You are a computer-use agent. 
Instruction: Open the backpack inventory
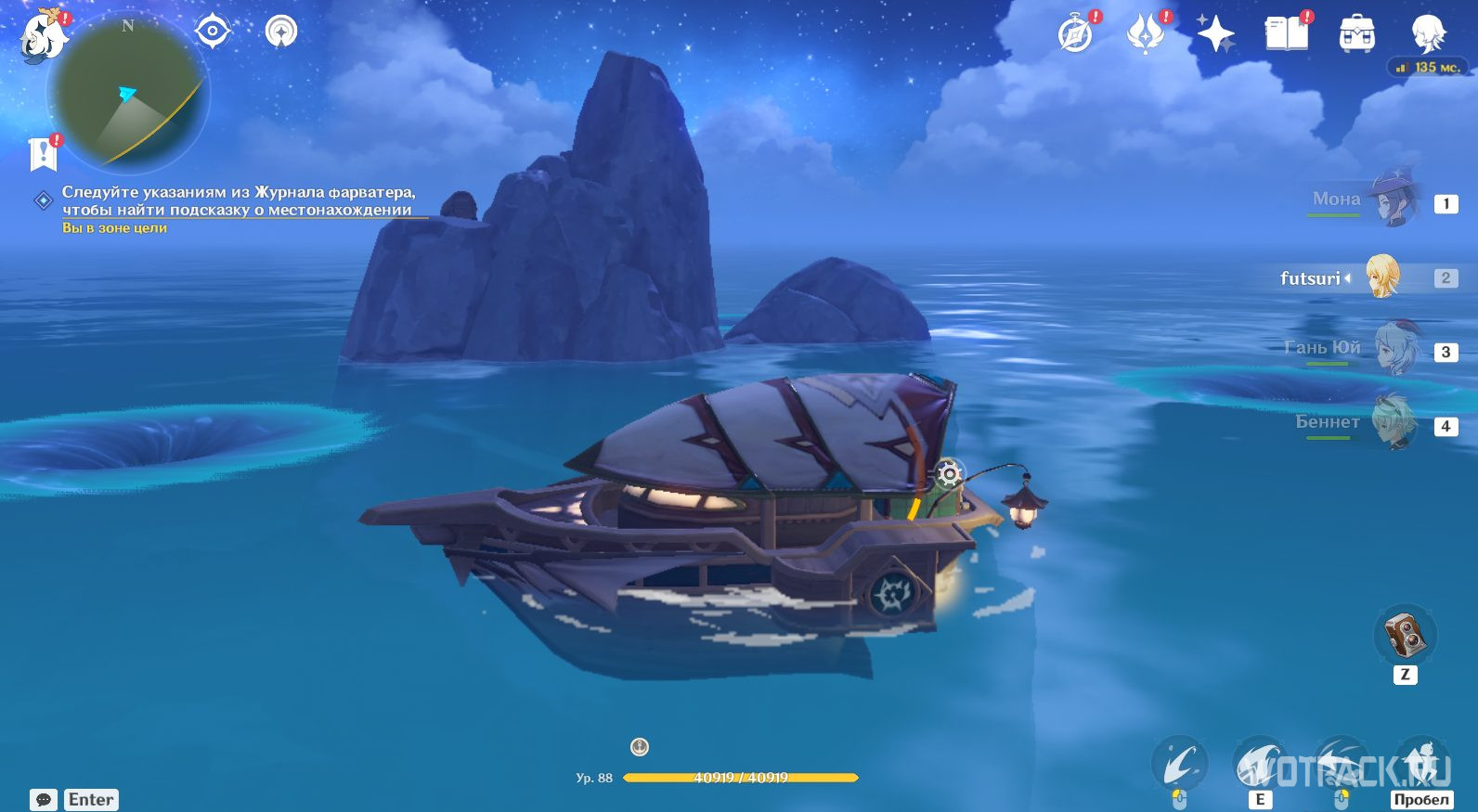tap(1356, 35)
